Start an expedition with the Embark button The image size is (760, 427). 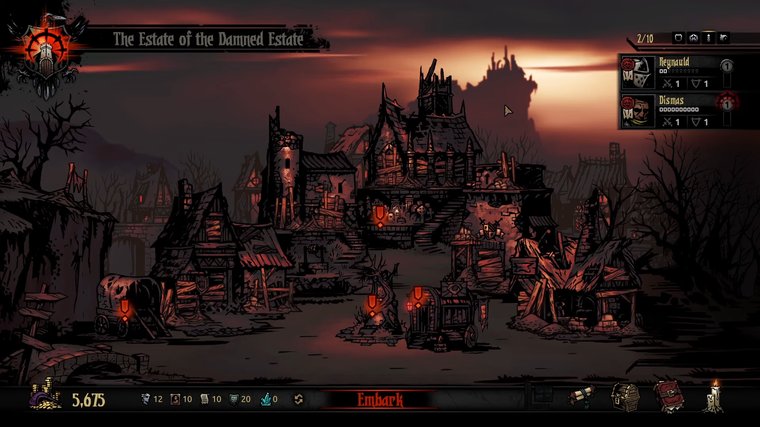(x=380, y=400)
